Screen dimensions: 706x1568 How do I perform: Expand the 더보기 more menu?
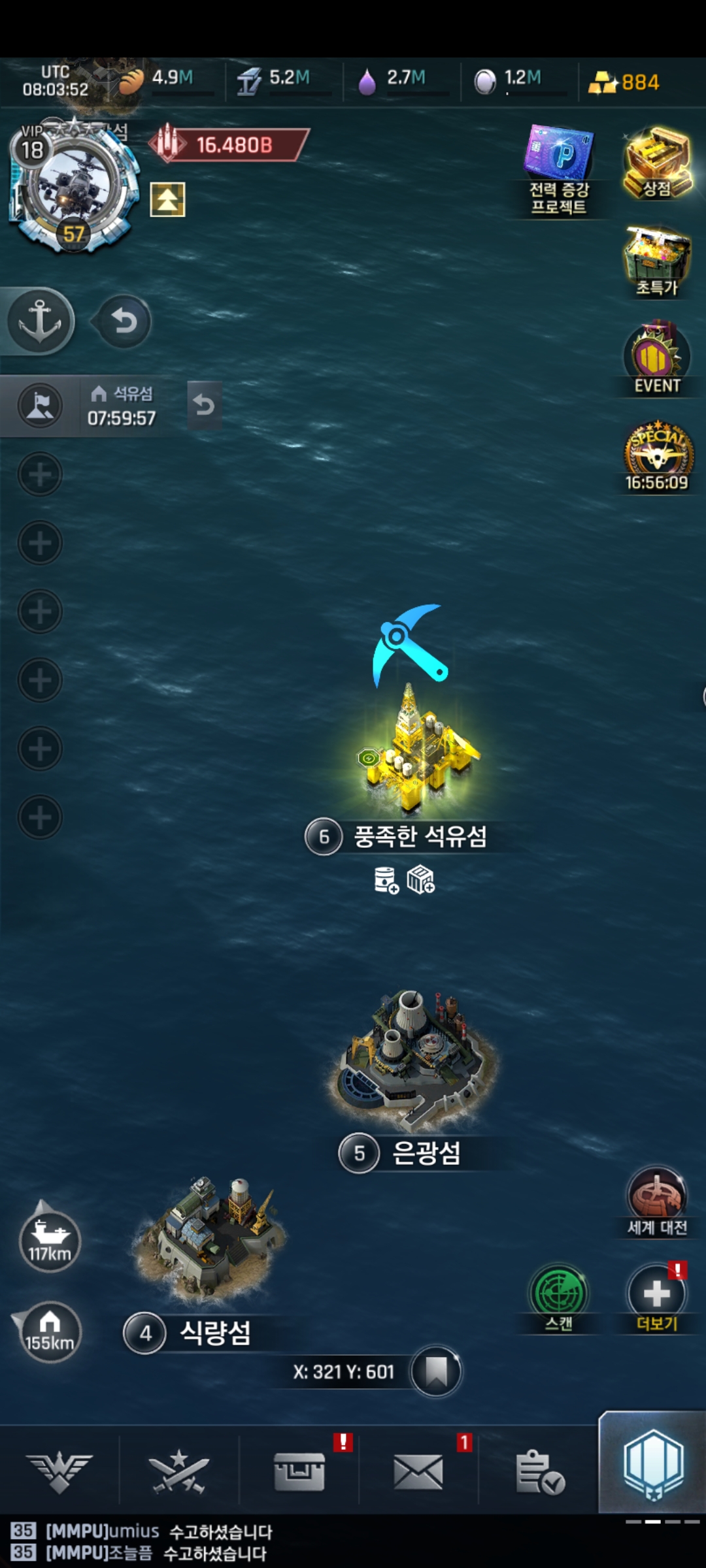pos(657,1297)
